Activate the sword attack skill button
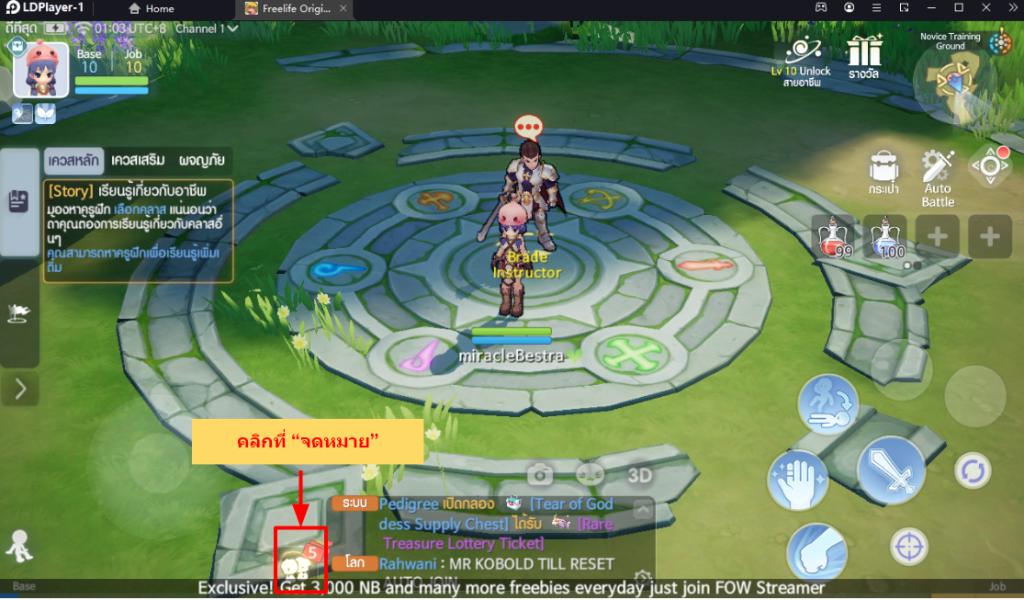 pos(890,469)
